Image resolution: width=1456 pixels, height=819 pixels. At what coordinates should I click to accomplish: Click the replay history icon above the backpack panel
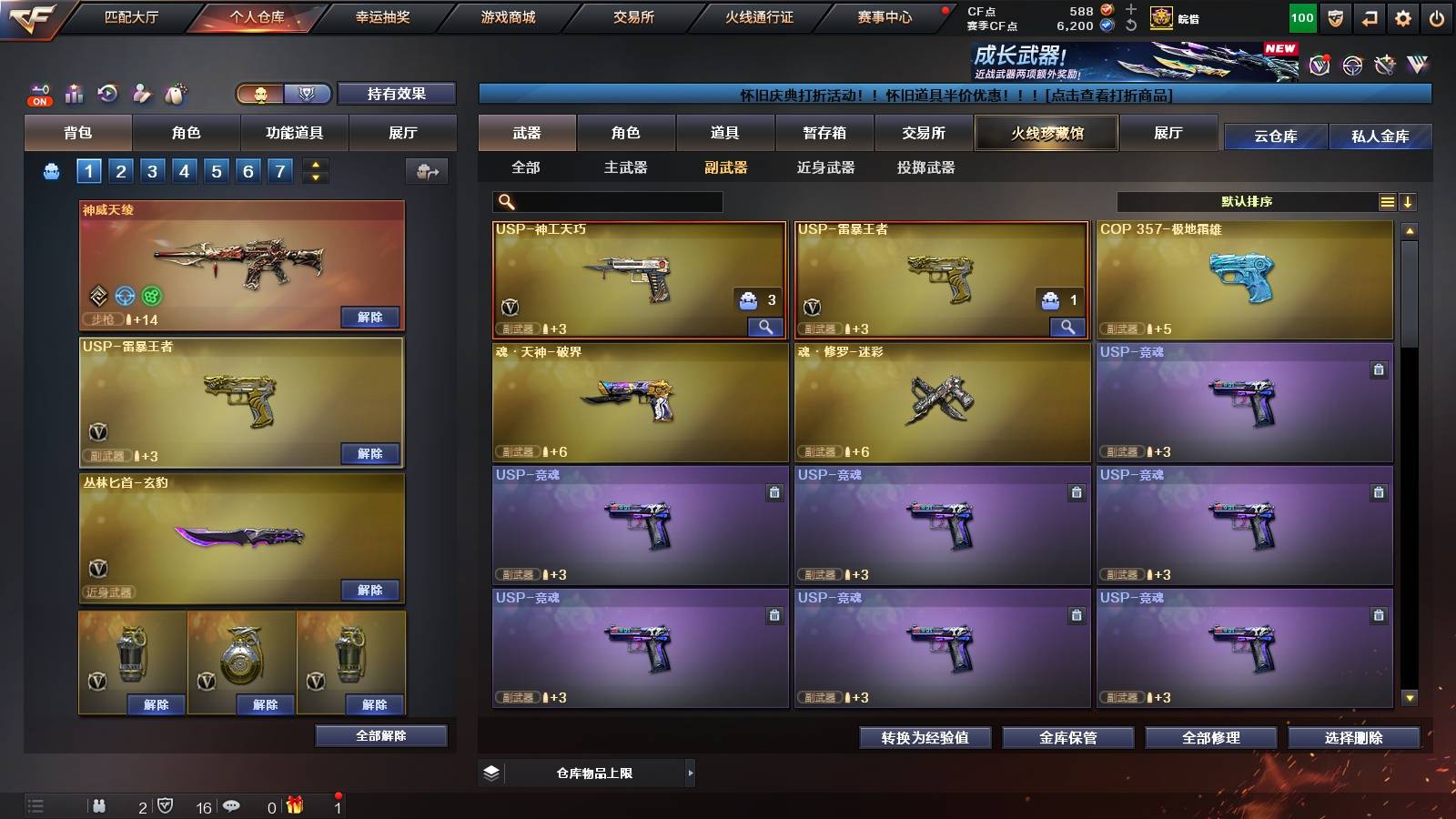pyautogui.click(x=109, y=92)
